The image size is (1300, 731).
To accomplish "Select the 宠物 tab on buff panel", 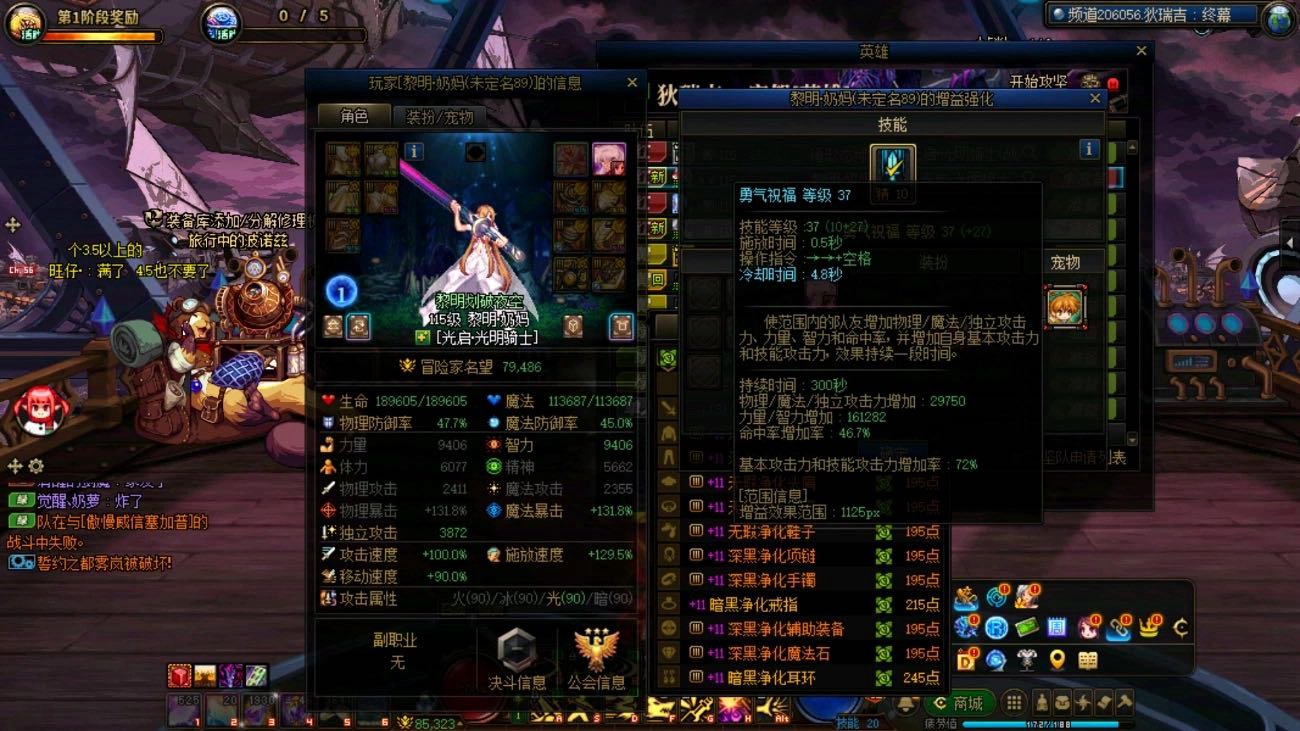I will (x=1067, y=261).
